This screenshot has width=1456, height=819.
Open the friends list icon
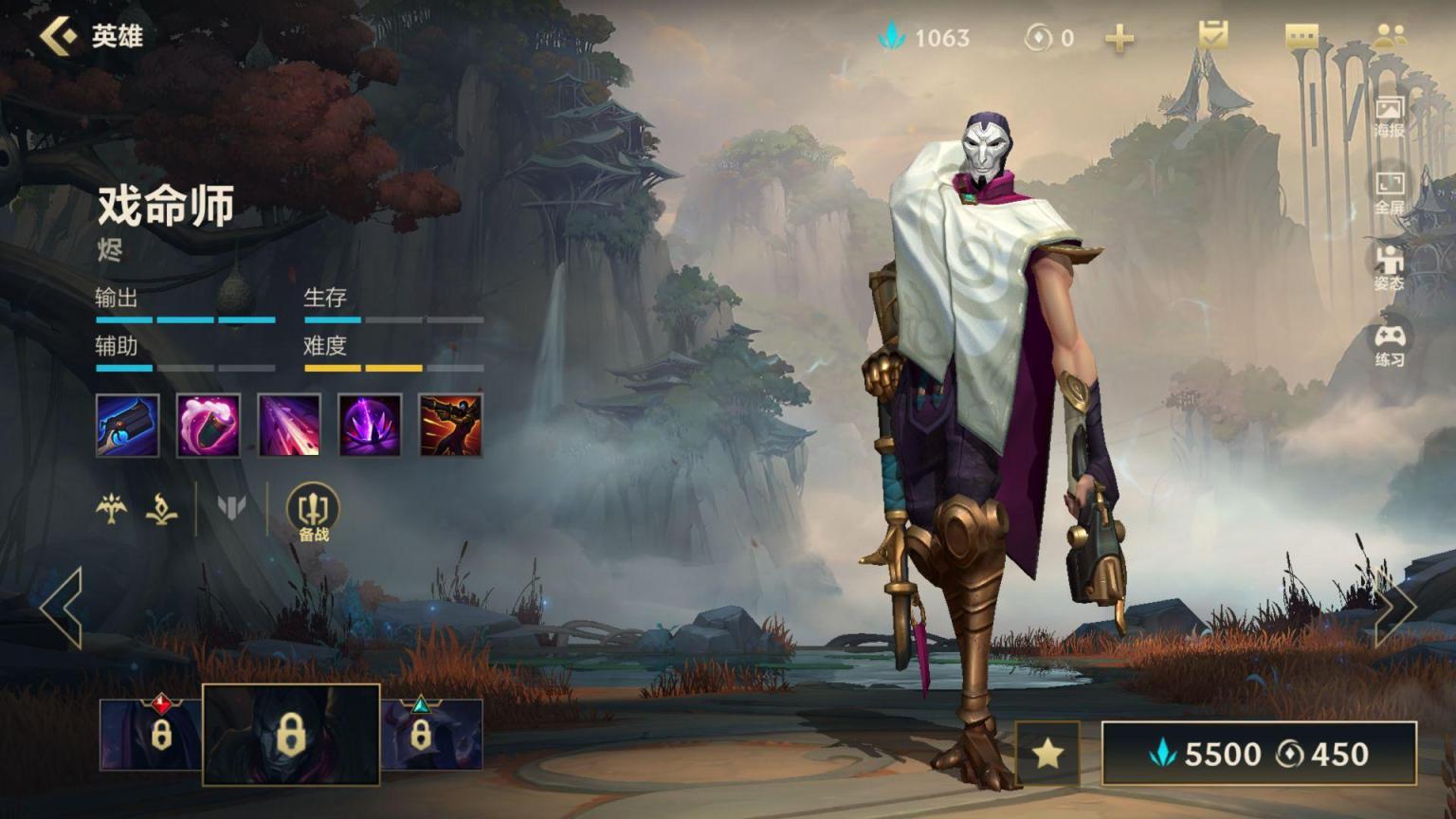coord(1389,36)
